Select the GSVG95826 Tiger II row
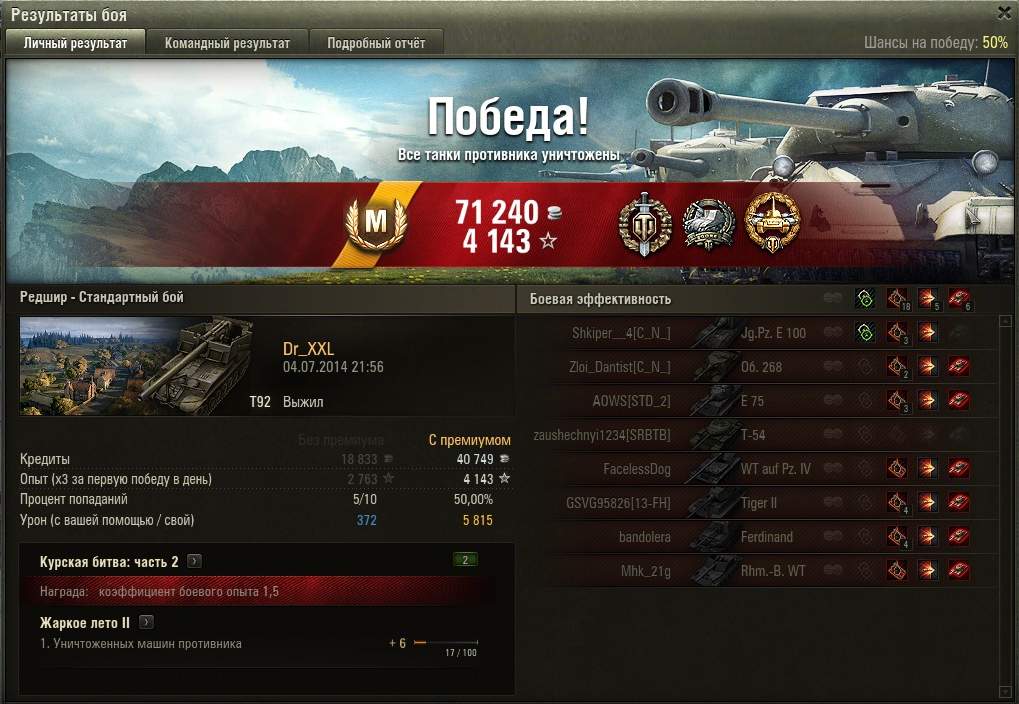Viewport: 1019px width, 704px height. (x=700, y=503)
